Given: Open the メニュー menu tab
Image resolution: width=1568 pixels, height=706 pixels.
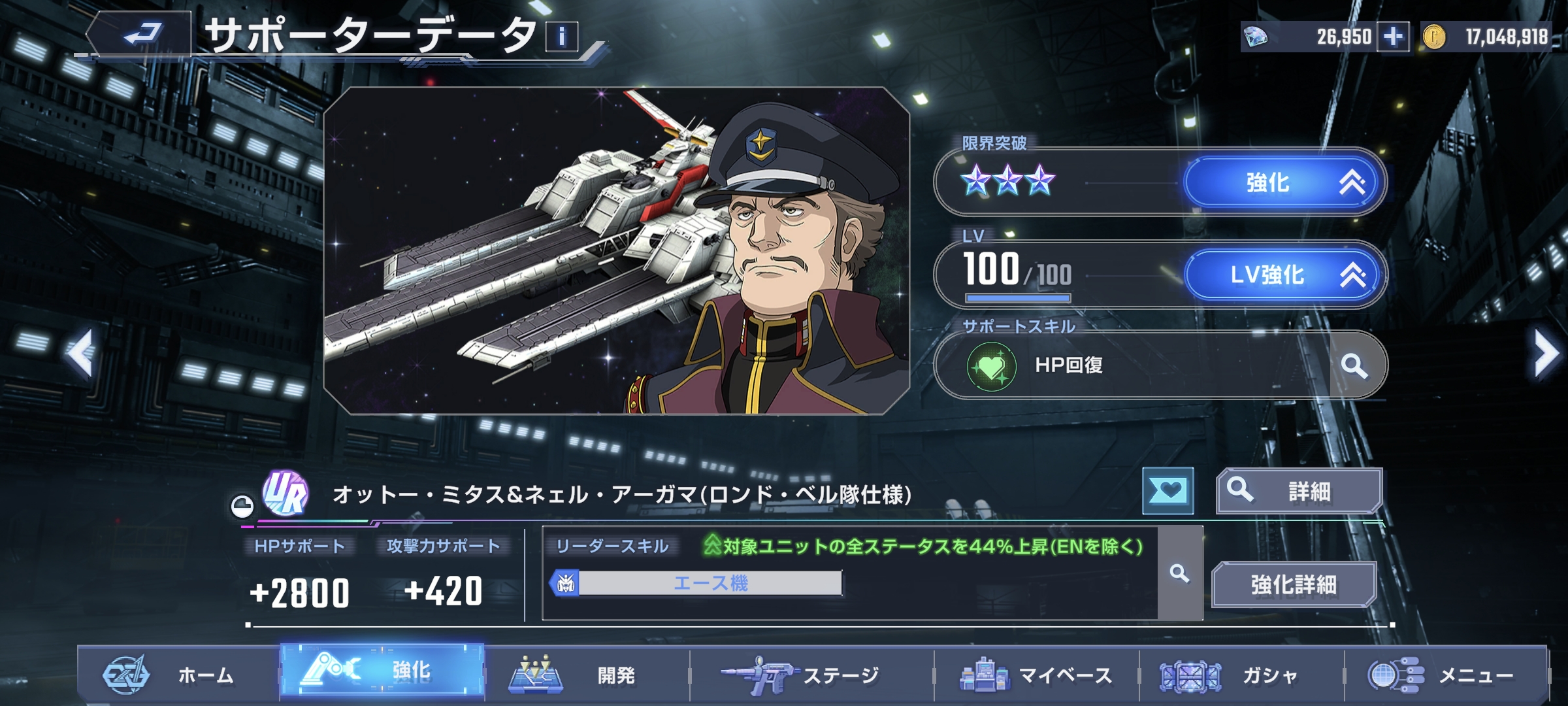Looking at the screenshot, I should coord(1445,675).
